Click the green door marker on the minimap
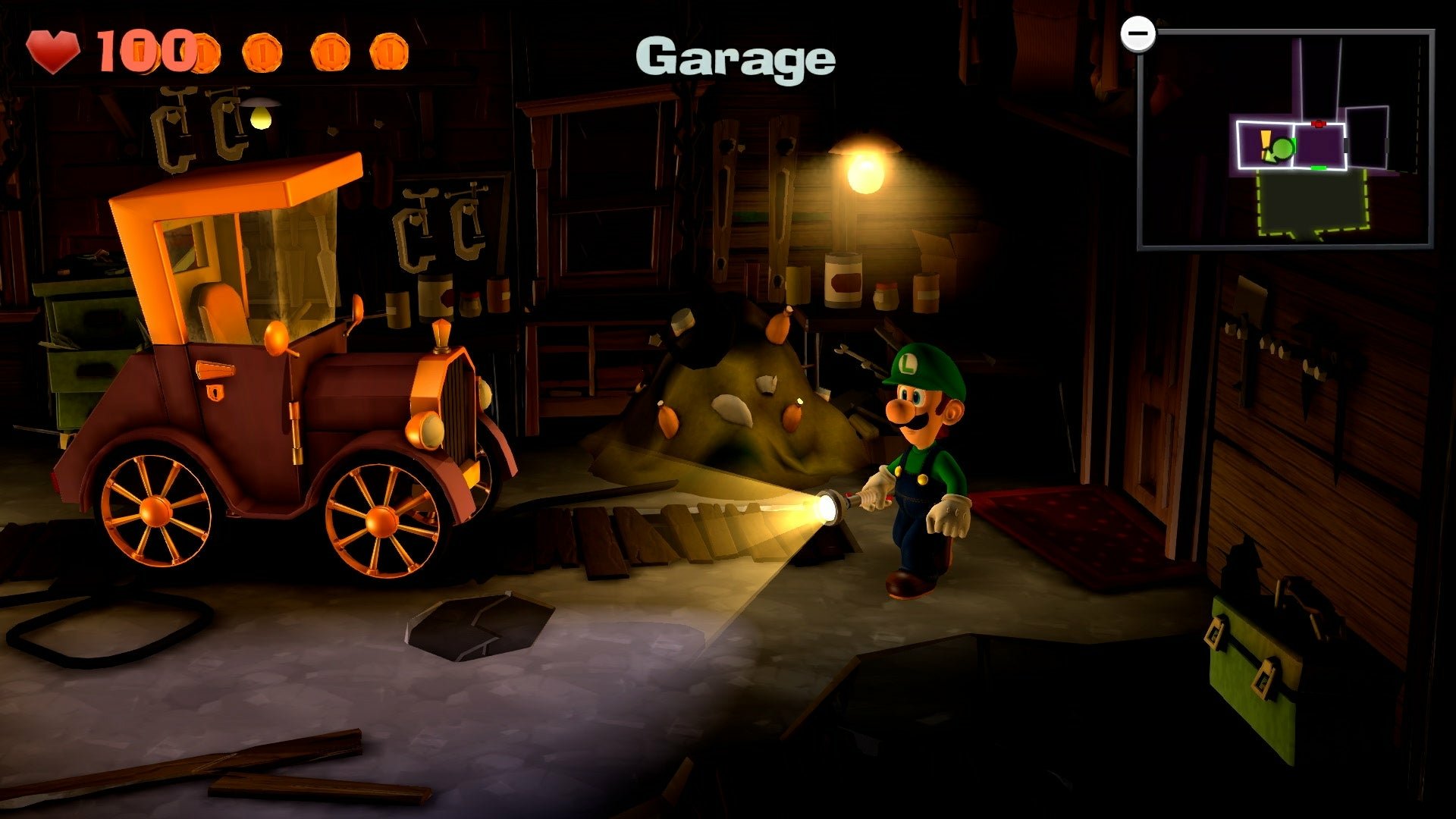Image resolution: width=1456 pixels, height=819 pixels. 1319,168
